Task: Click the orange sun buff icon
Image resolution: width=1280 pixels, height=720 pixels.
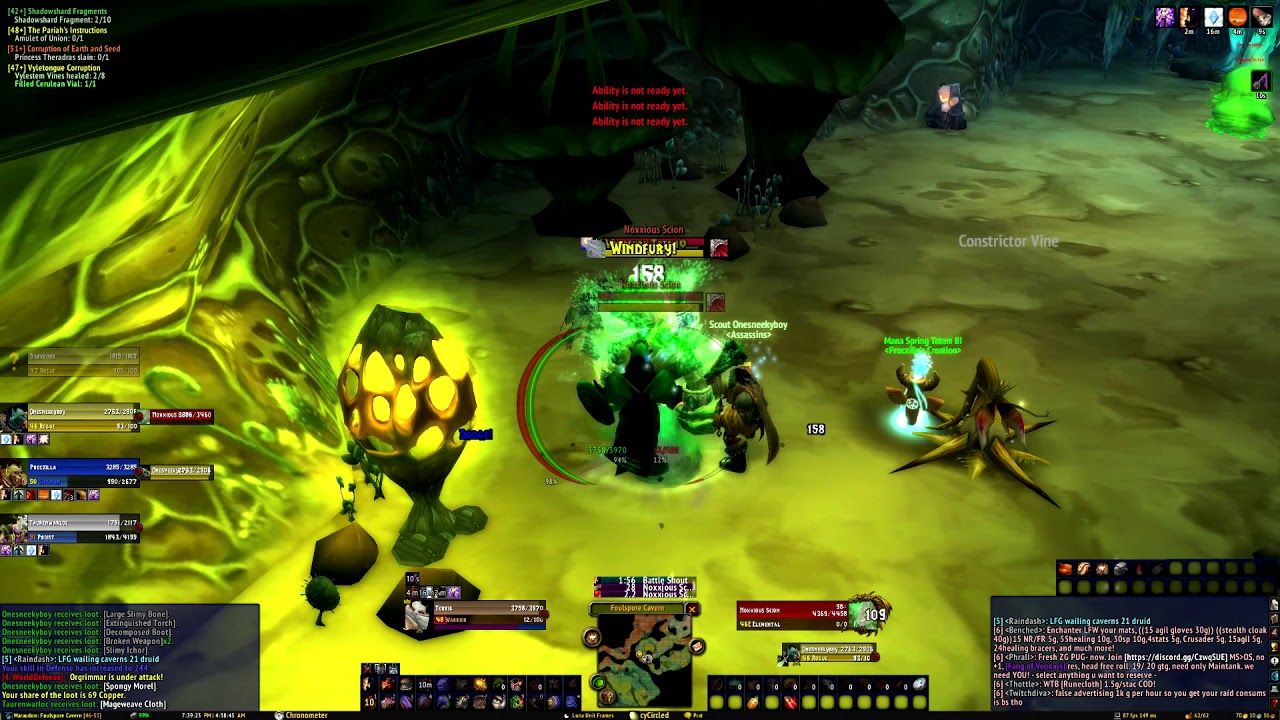Action: [x=1237, y=17]
